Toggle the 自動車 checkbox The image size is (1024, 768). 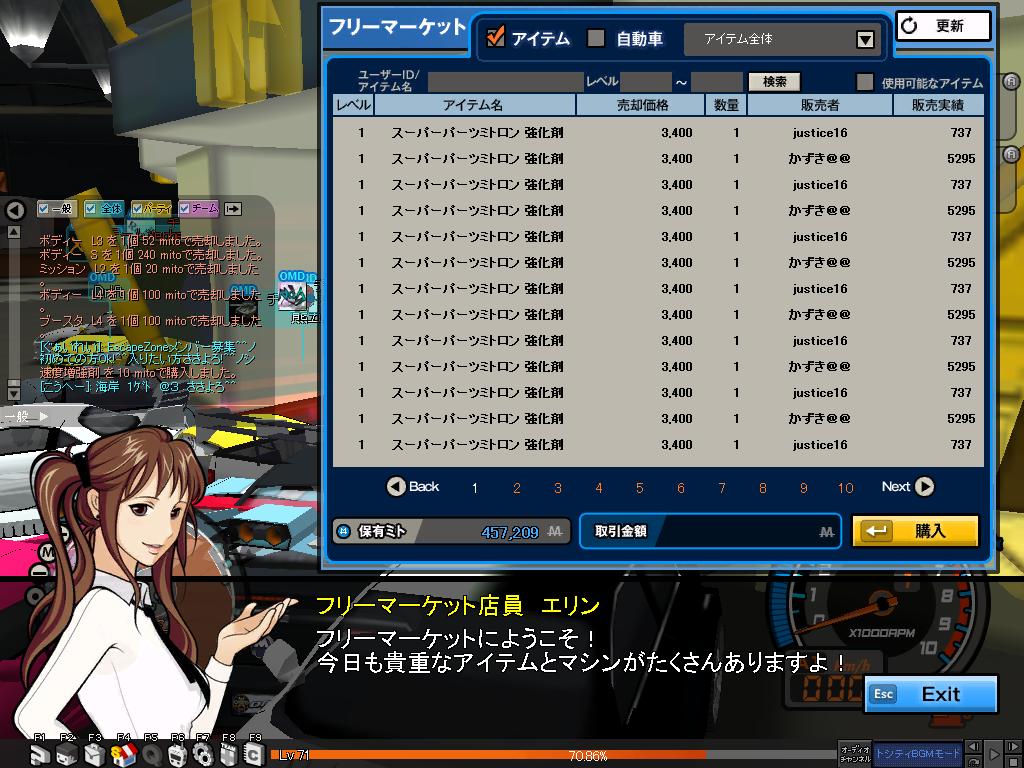[596, 38]
